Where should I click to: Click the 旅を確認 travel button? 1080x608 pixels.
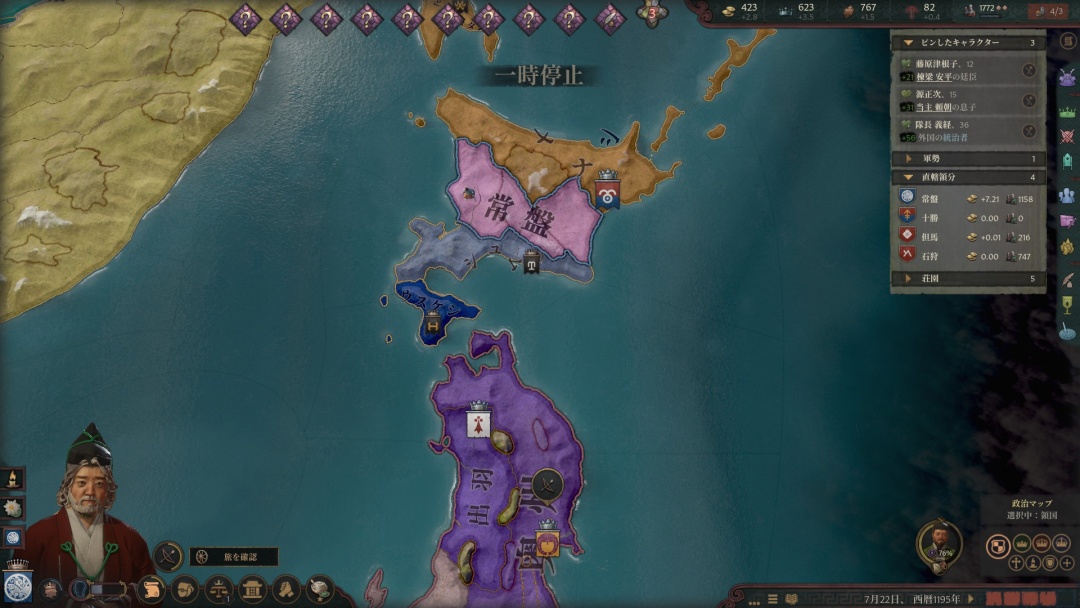(x=233, y=557)
